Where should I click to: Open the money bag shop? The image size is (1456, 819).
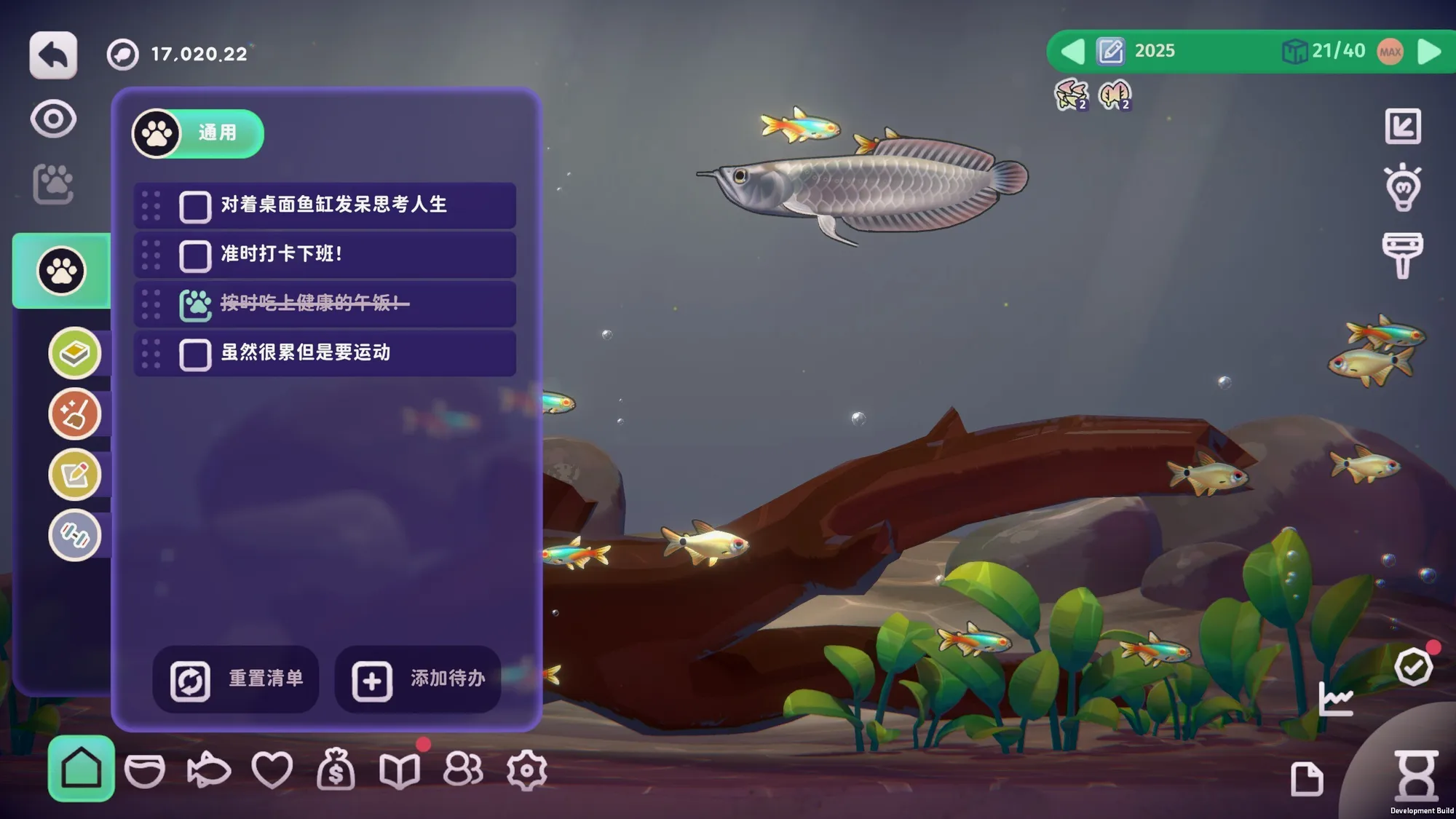tap(336, 769)
